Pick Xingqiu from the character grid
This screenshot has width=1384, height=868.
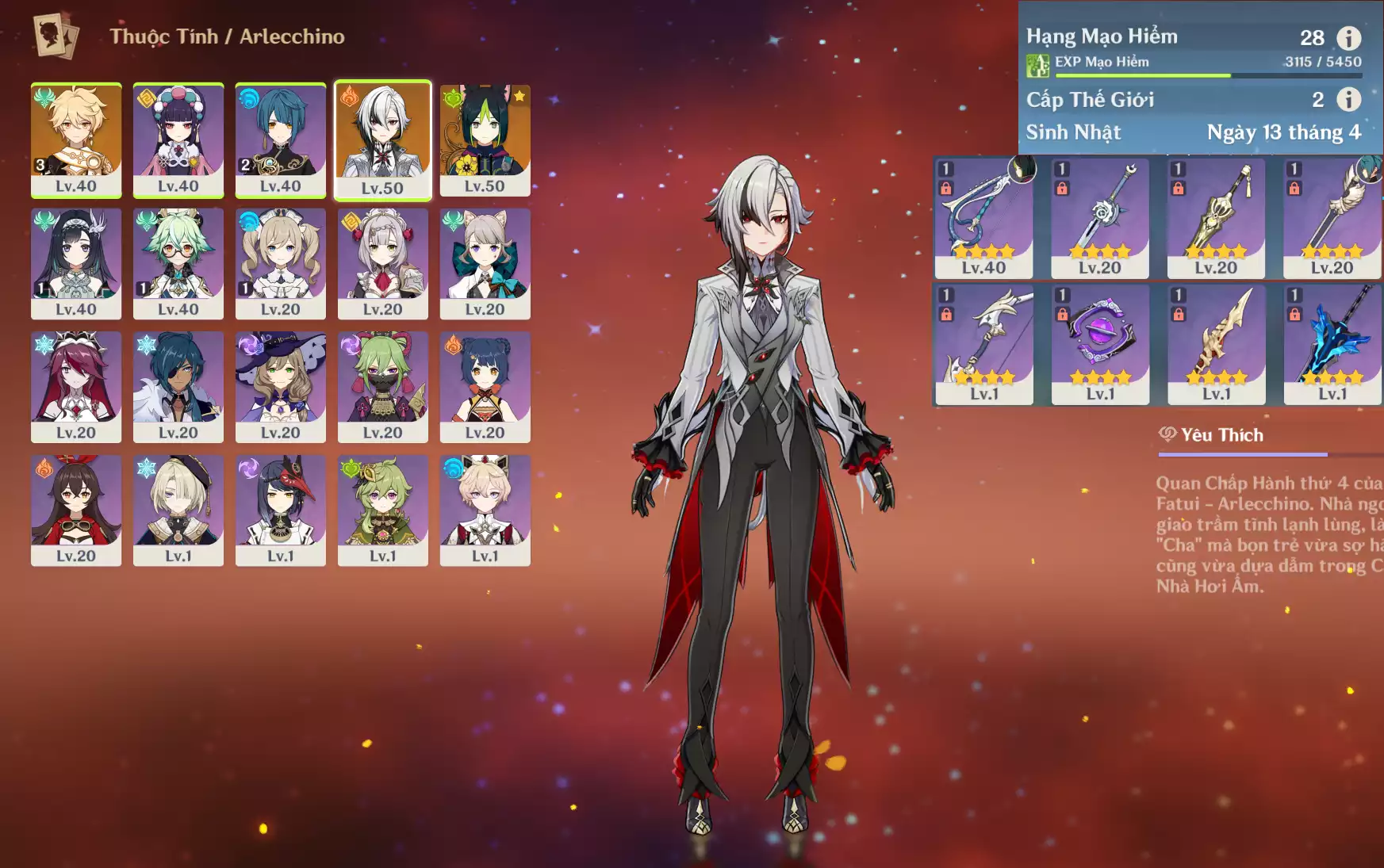281,140
